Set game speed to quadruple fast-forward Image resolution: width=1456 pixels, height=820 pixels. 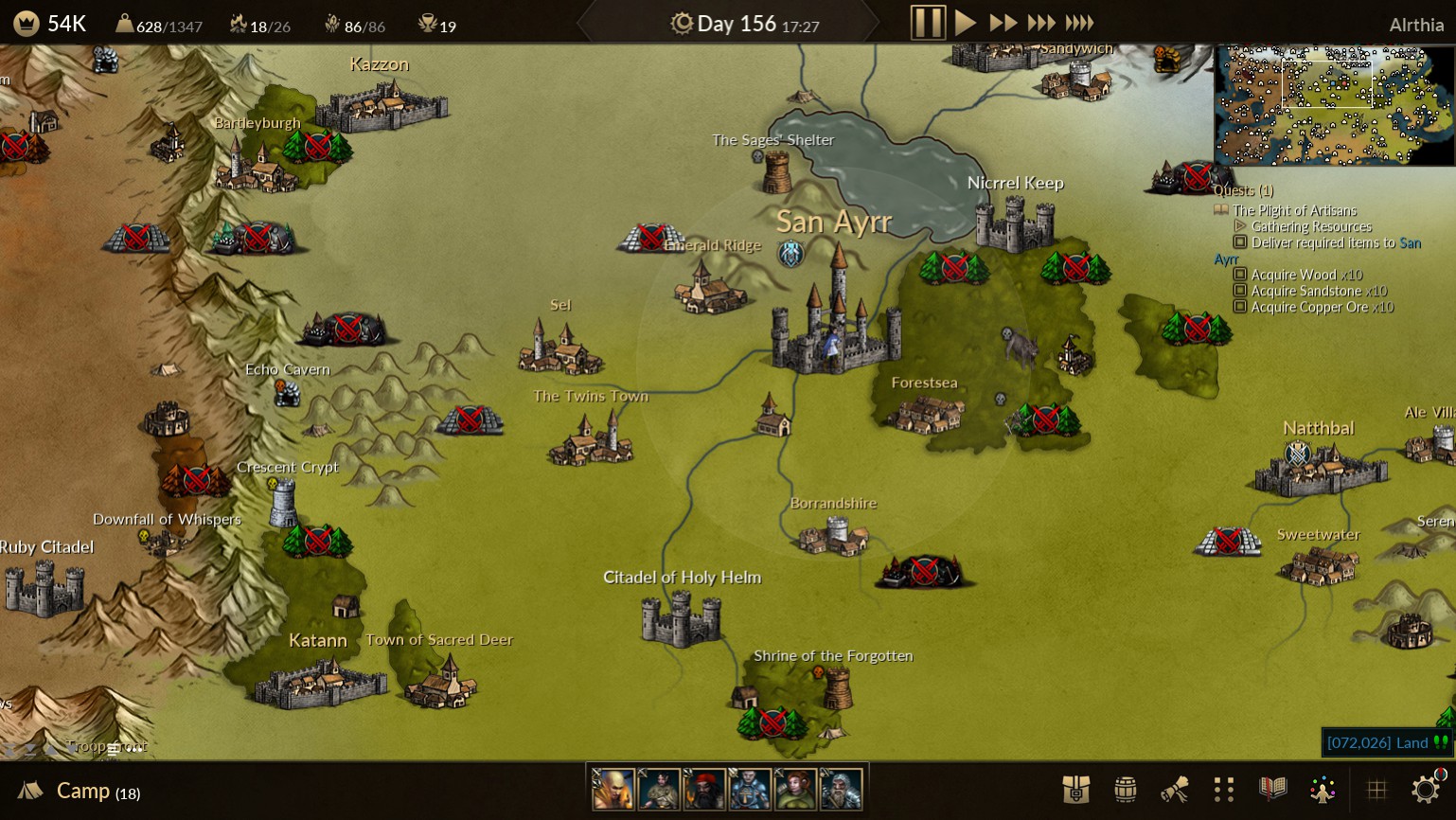tap(1079, 23)
